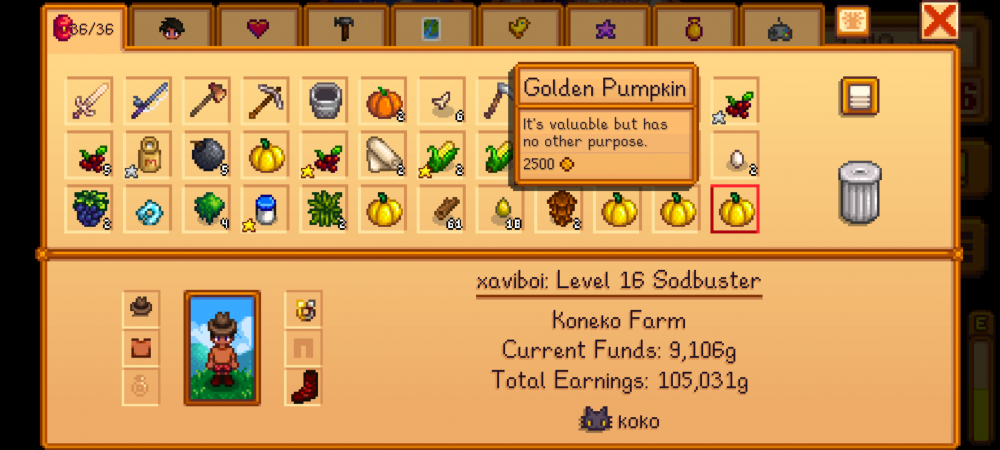Choose the black bomb slot
Image resolution: width=1000 pixels, height=450 pixels.
click(x=209, y=155)
